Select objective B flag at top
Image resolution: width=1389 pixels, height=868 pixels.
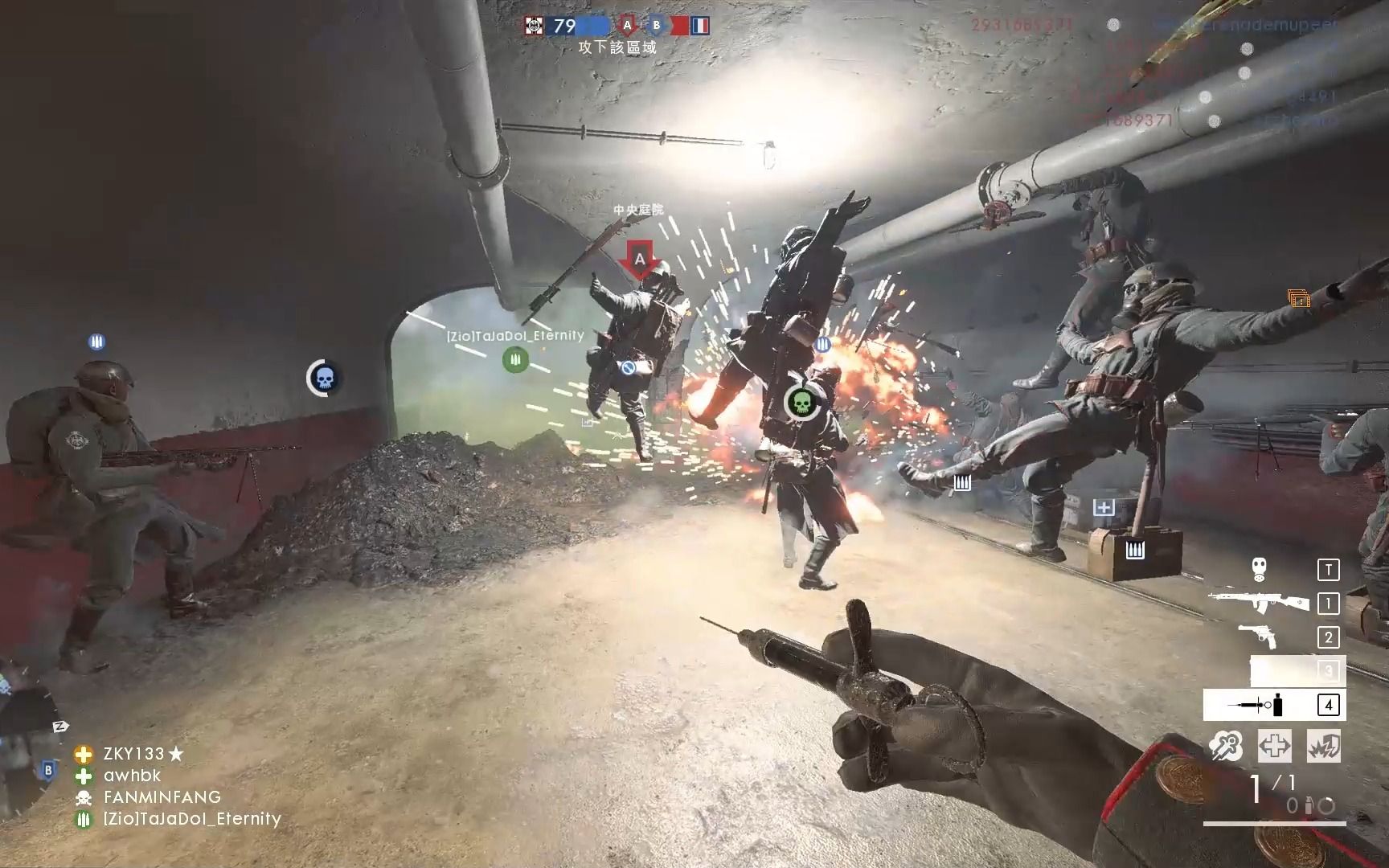[x=656, y=26]
